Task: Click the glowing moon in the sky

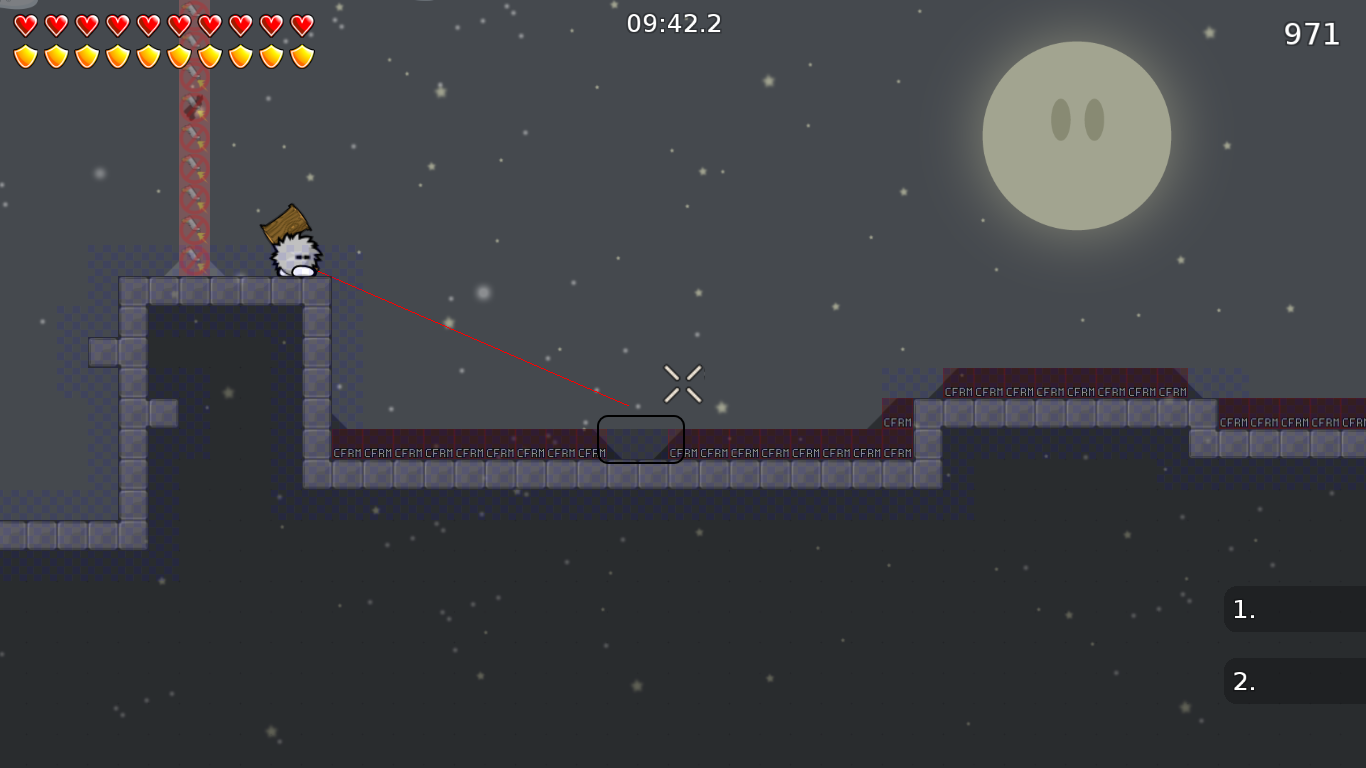Action: [1076, 136]
